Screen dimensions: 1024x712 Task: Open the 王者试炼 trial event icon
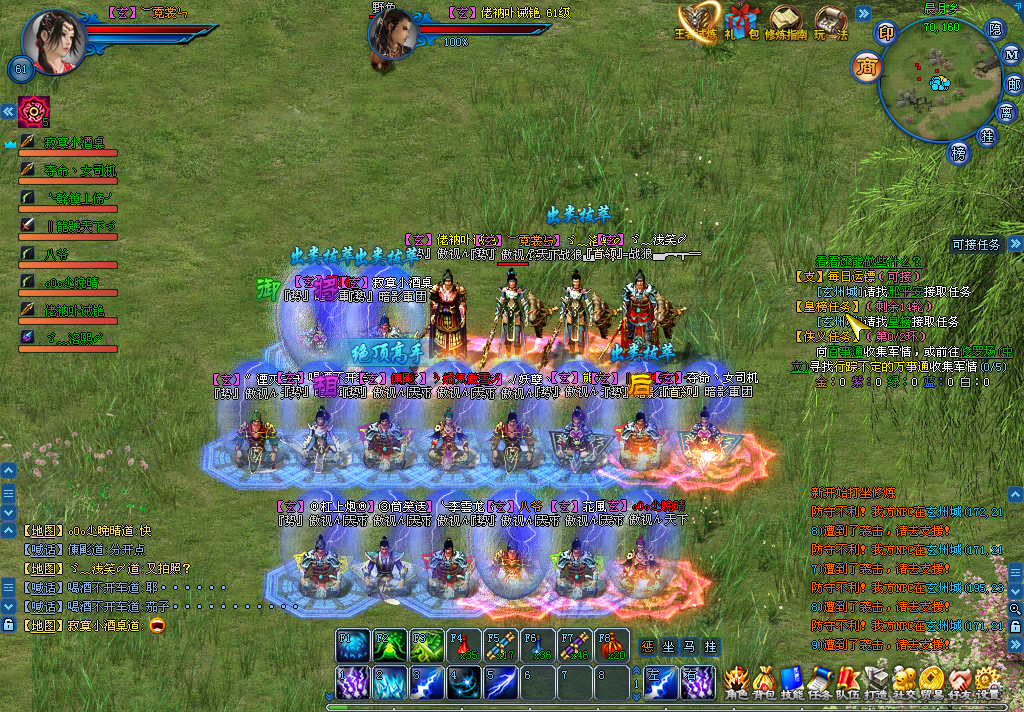pos(697,22)
